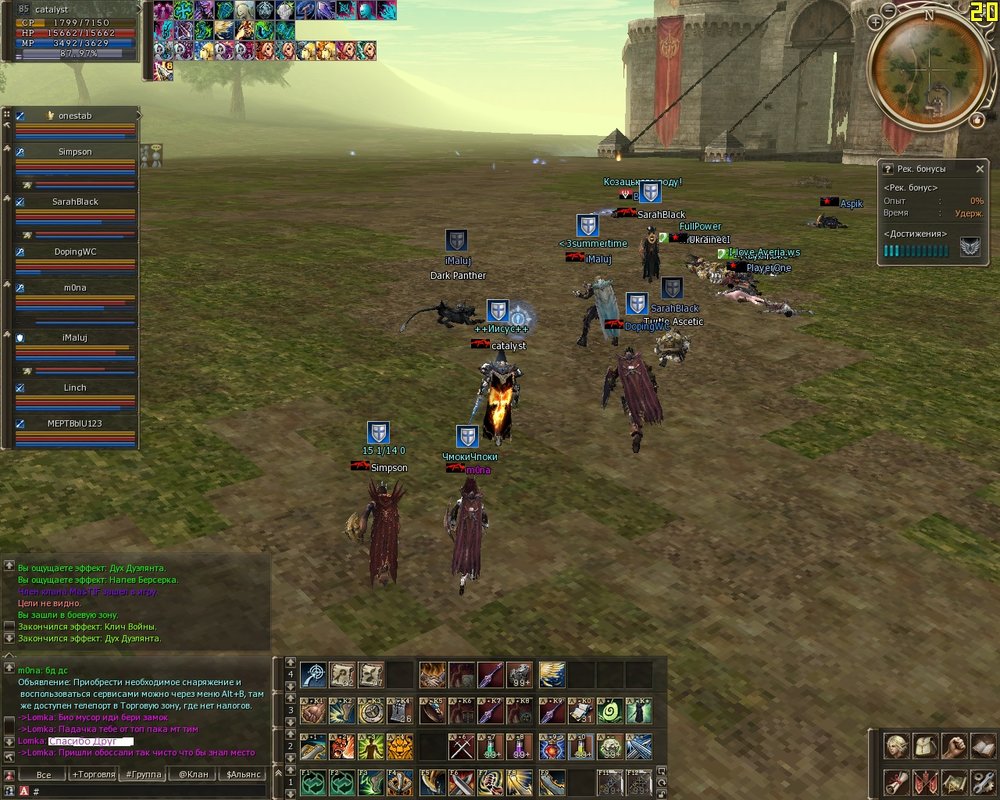Select party member SarahBlack in party list
This screenshot has height=800, width=1000.
(x=75, y=202)
